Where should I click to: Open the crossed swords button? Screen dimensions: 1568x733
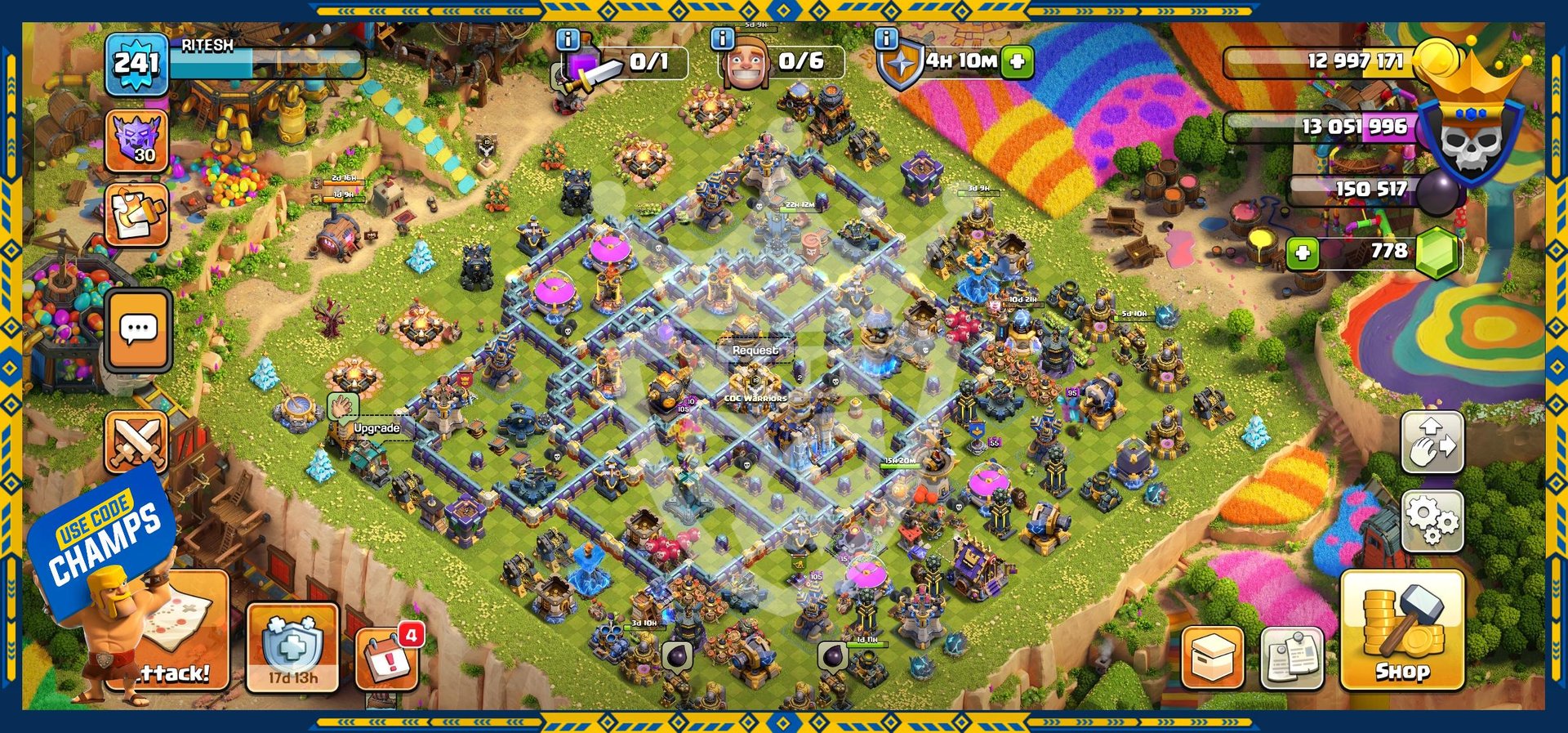click(x=136, y=442)
